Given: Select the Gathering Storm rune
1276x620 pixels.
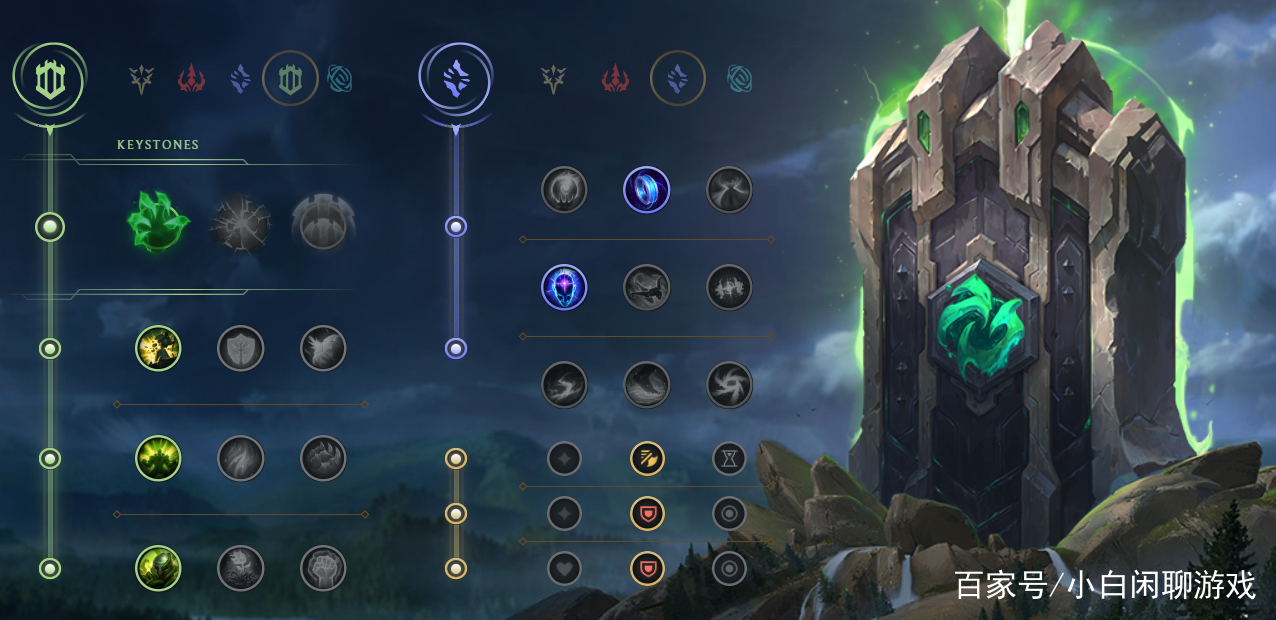Looking at the screenshot, I should point(729,385).
